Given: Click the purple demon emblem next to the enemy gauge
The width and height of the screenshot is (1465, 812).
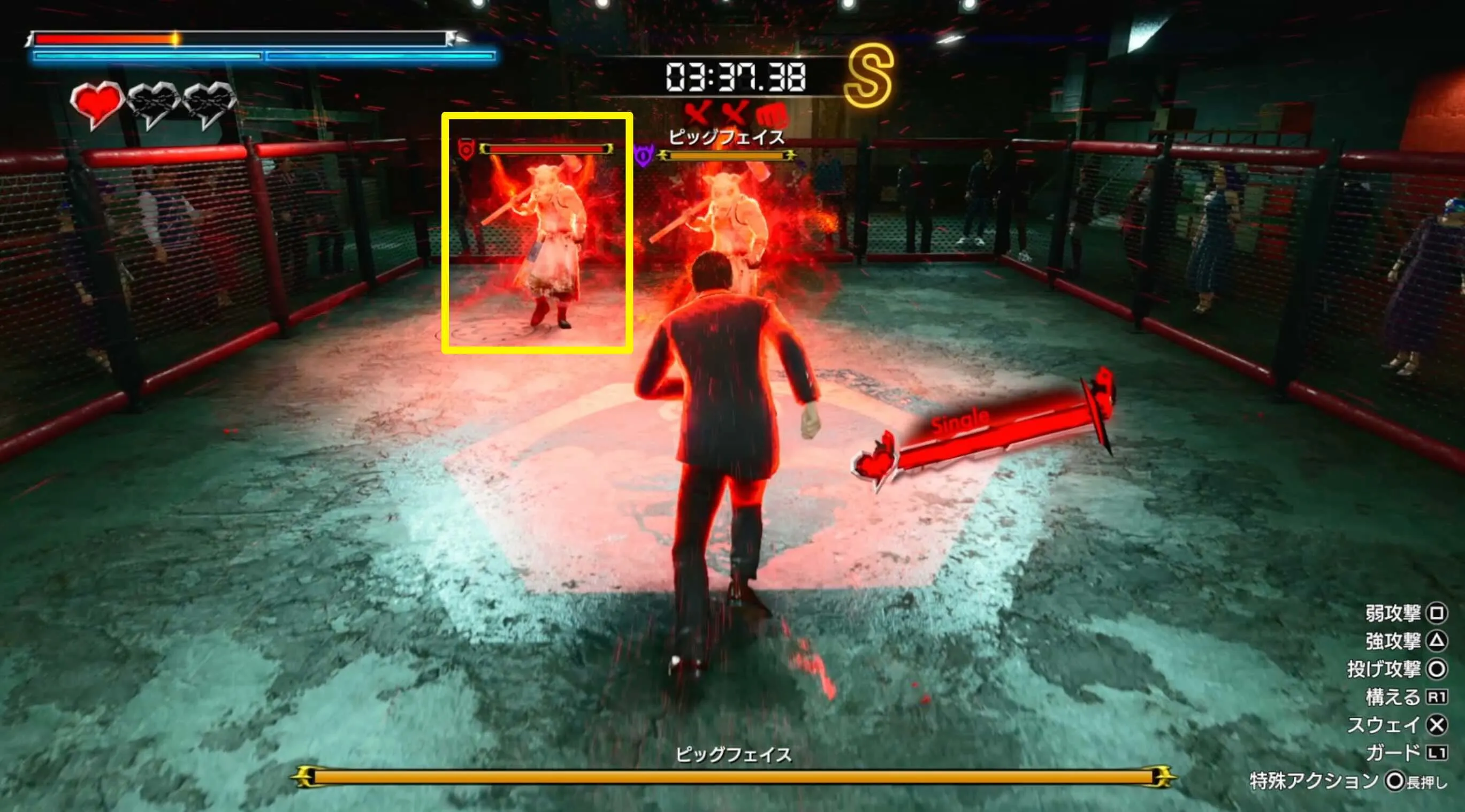Looking at the screenshot, I should pos(643,155).
